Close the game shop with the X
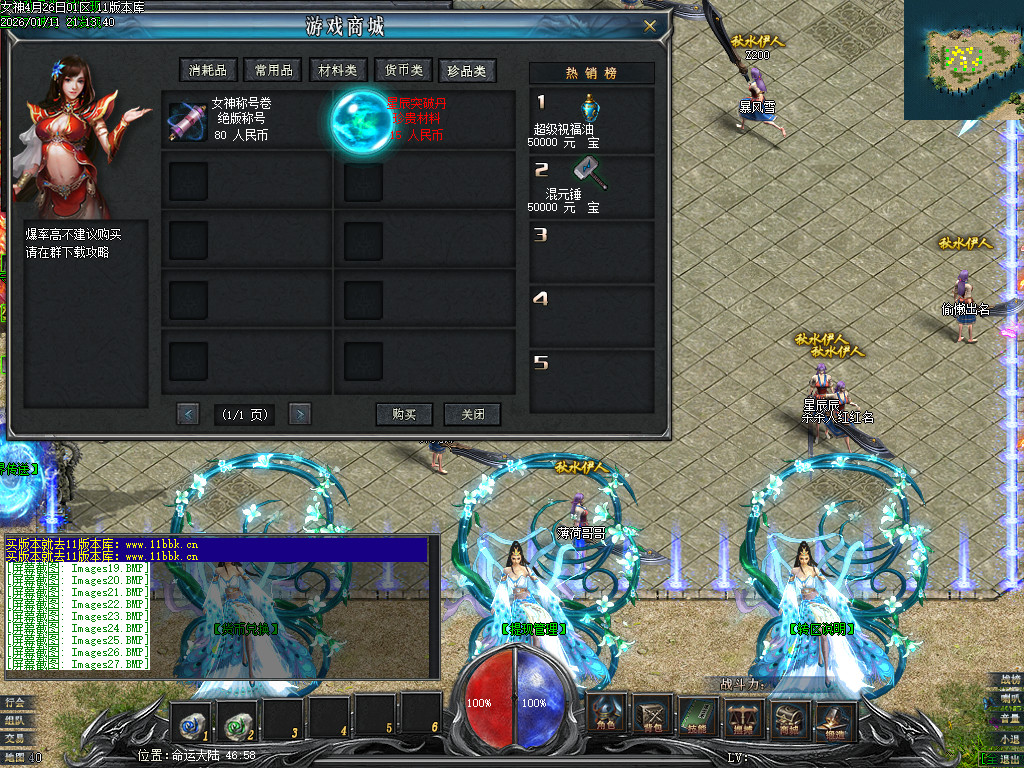 point(650,26)
